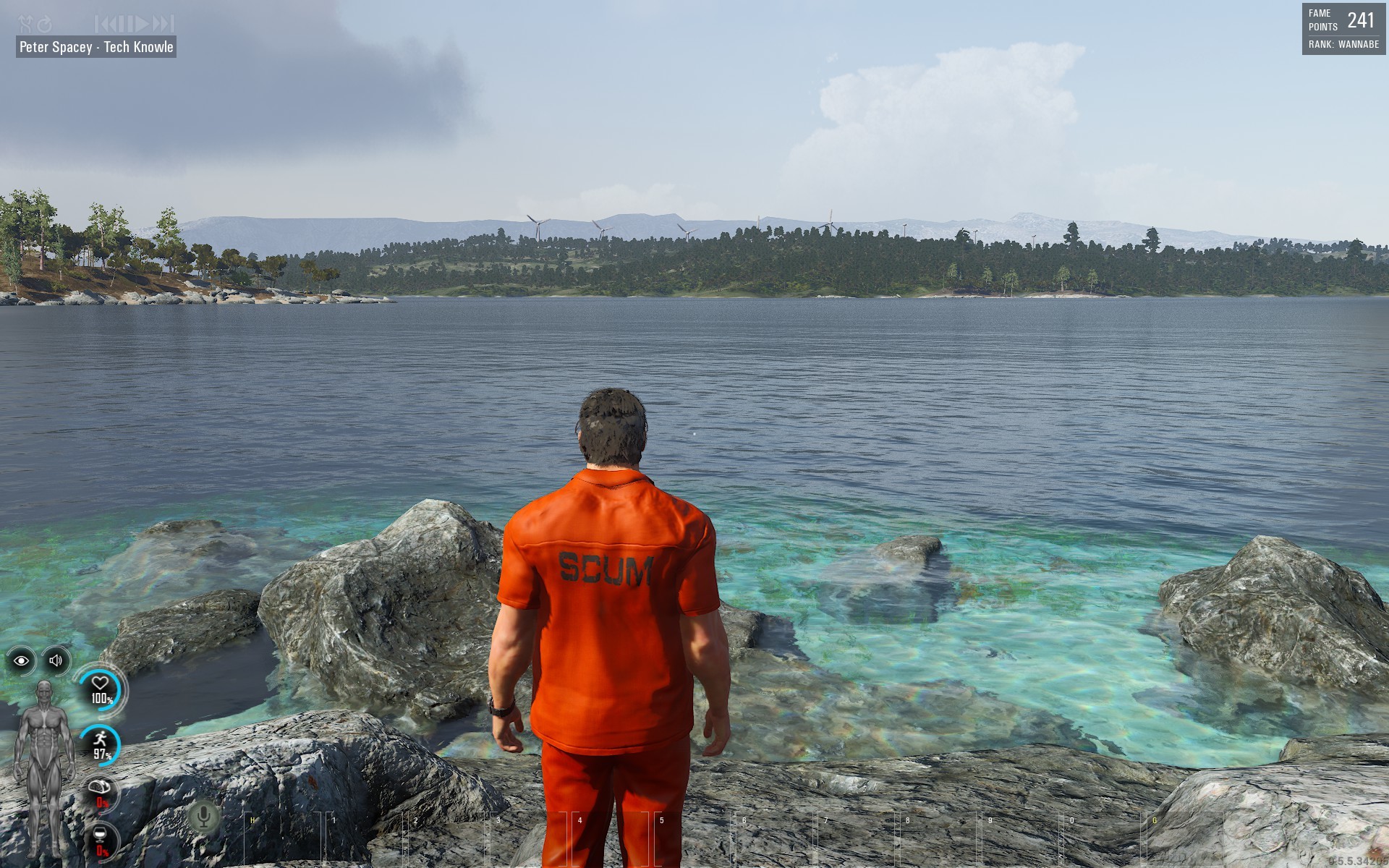Viewport: 1389px width, 868px height.
Task: Toggle repeat with the circular arrow icon
Action: 45,24
